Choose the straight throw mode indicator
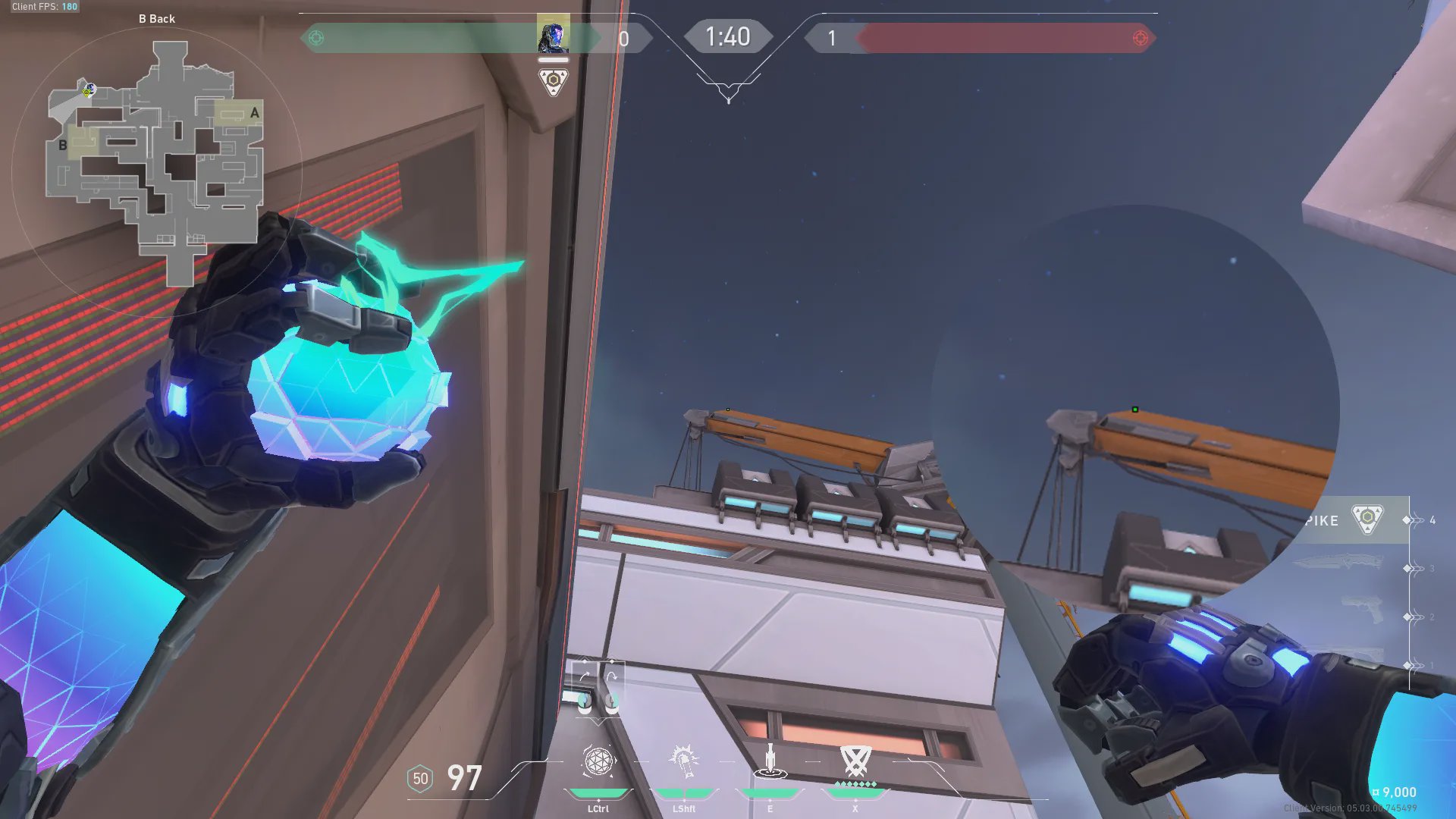 click(x=585, y=674)
